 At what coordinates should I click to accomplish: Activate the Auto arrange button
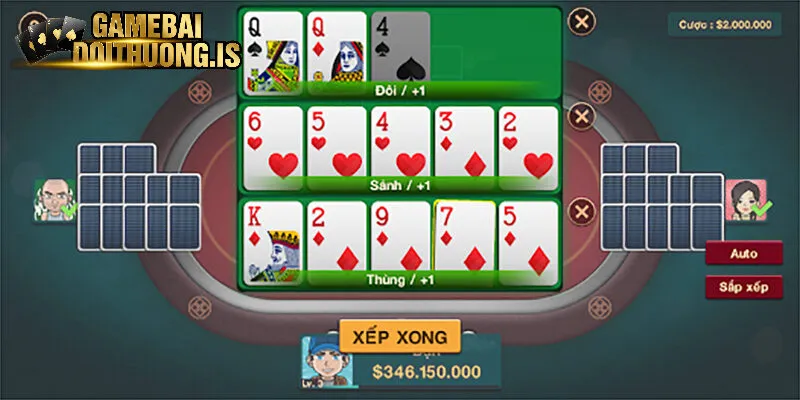point(743,254)
